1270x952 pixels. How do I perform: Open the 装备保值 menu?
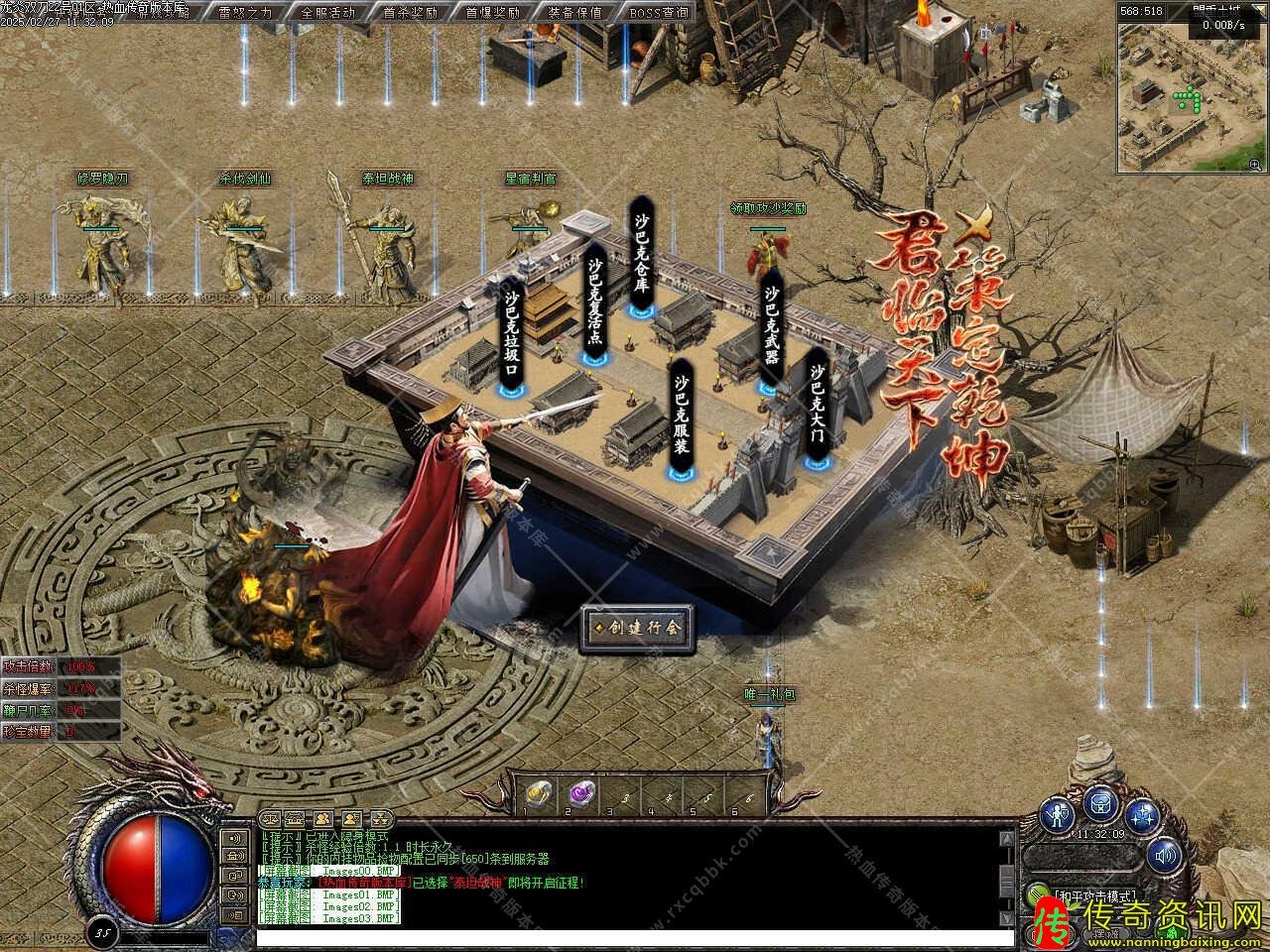(574, 13)
